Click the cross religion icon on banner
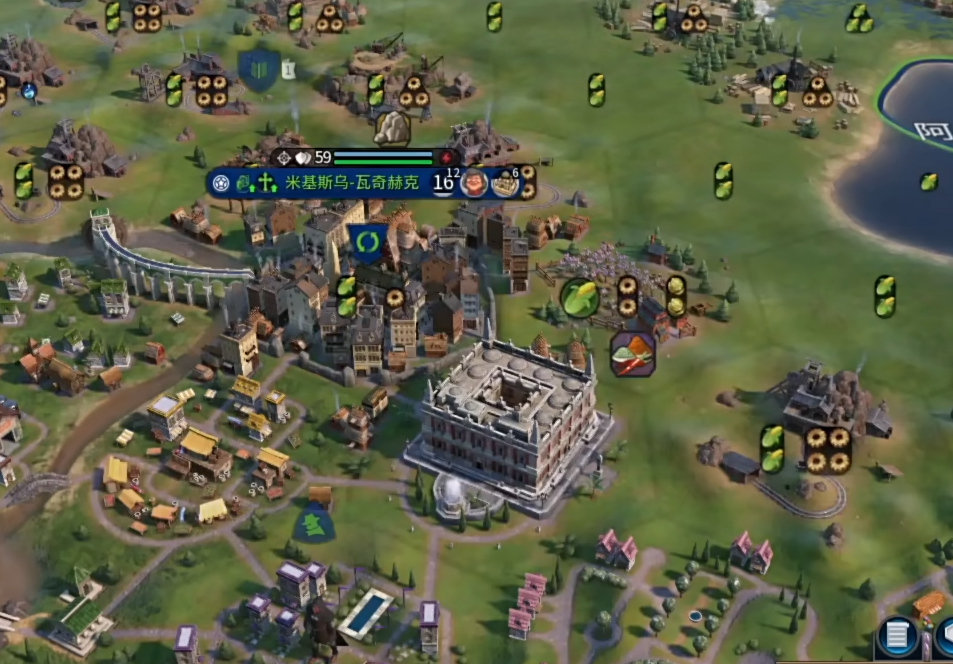 (267, 182)
